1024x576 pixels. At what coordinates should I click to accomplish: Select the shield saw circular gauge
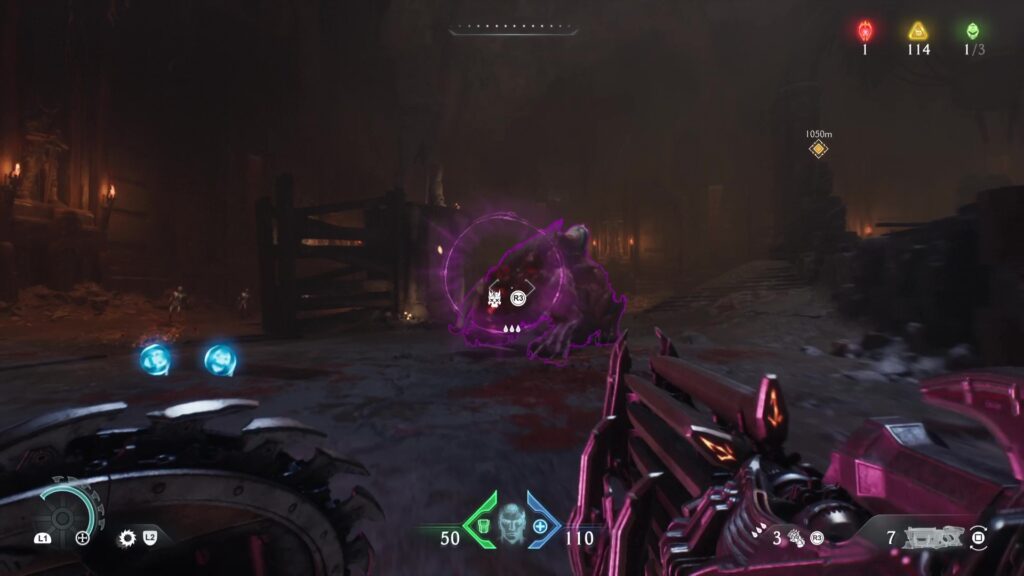coord(66,512)
